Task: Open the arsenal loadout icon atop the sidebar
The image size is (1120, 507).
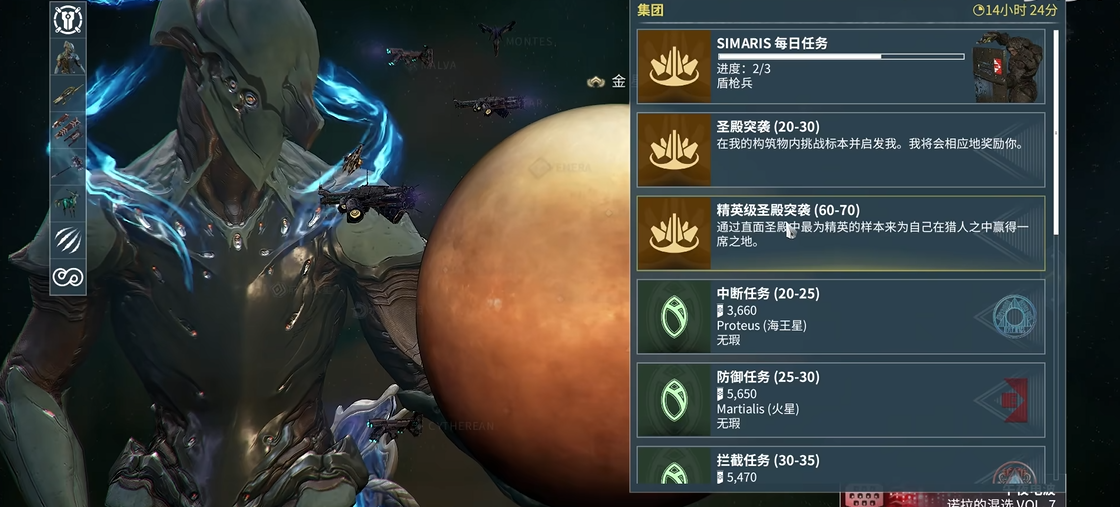Action: tap(68, 19)
